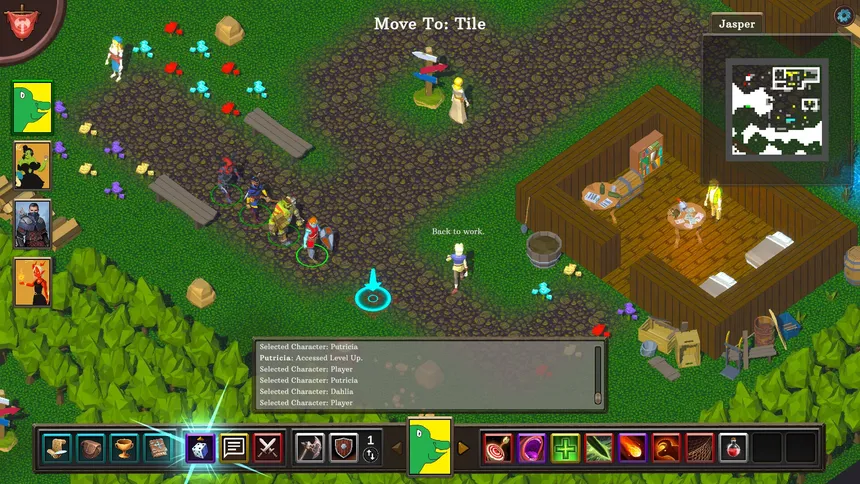This screenshot has height=484, width=860.
Task: Select the witch party member portrait
Action: click(x=32, y=165)
